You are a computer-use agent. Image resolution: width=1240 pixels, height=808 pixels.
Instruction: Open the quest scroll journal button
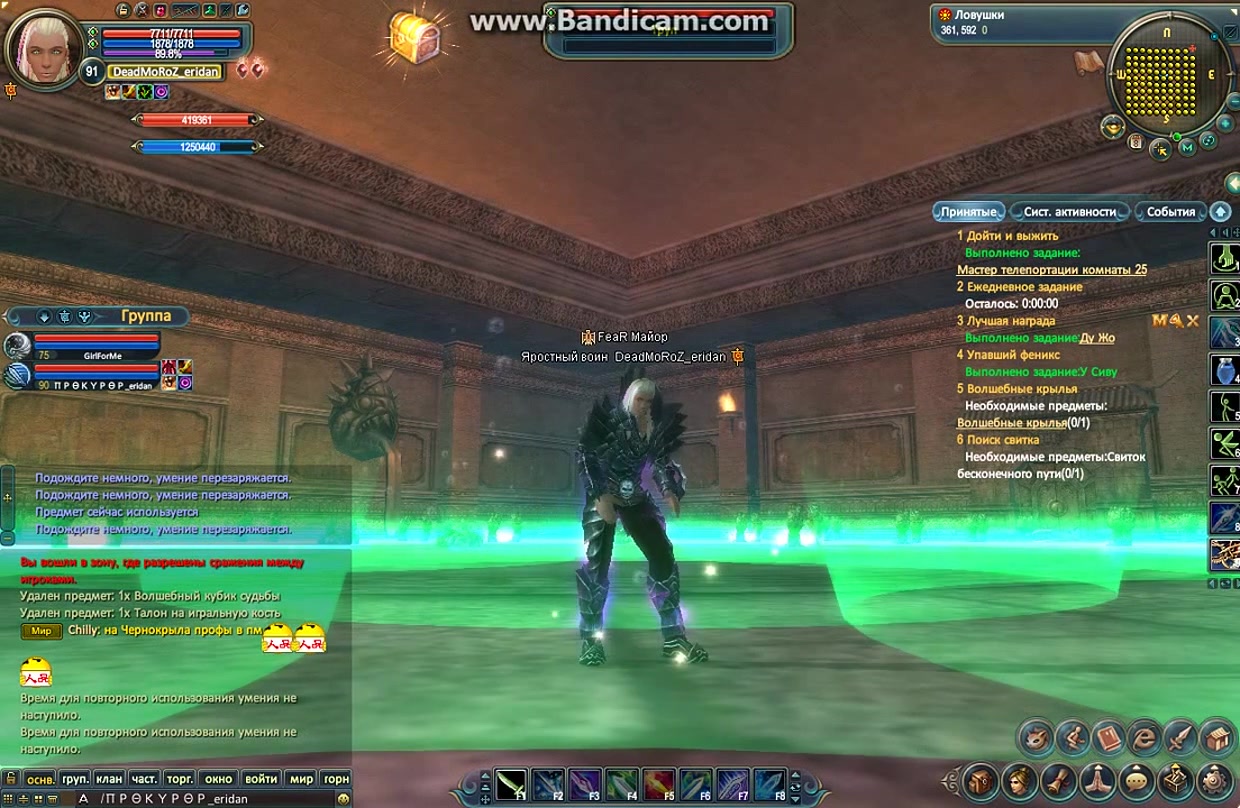click(1059, 779)
